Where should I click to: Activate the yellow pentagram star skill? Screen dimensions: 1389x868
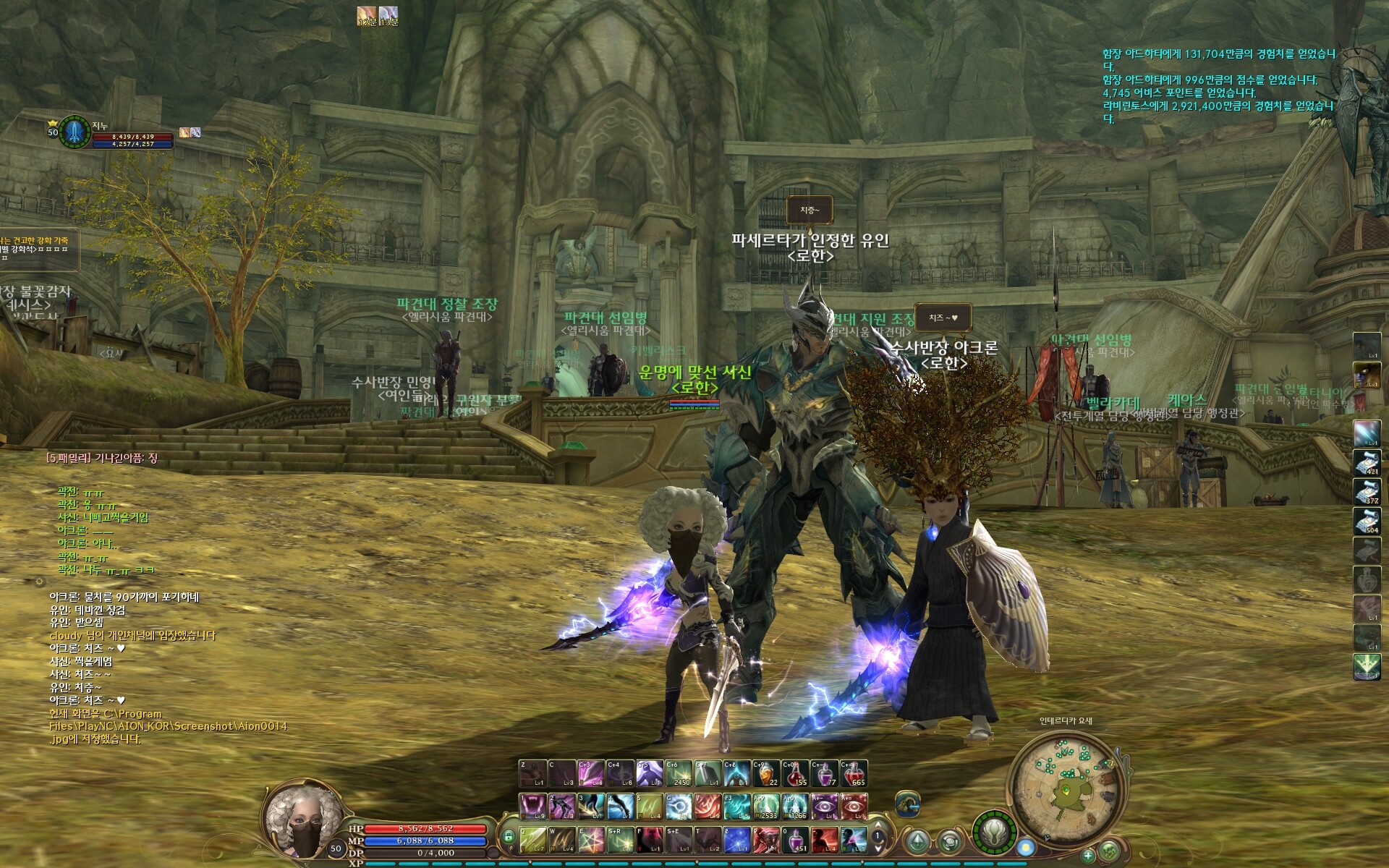pyautogui.click(x=591, y=840)
